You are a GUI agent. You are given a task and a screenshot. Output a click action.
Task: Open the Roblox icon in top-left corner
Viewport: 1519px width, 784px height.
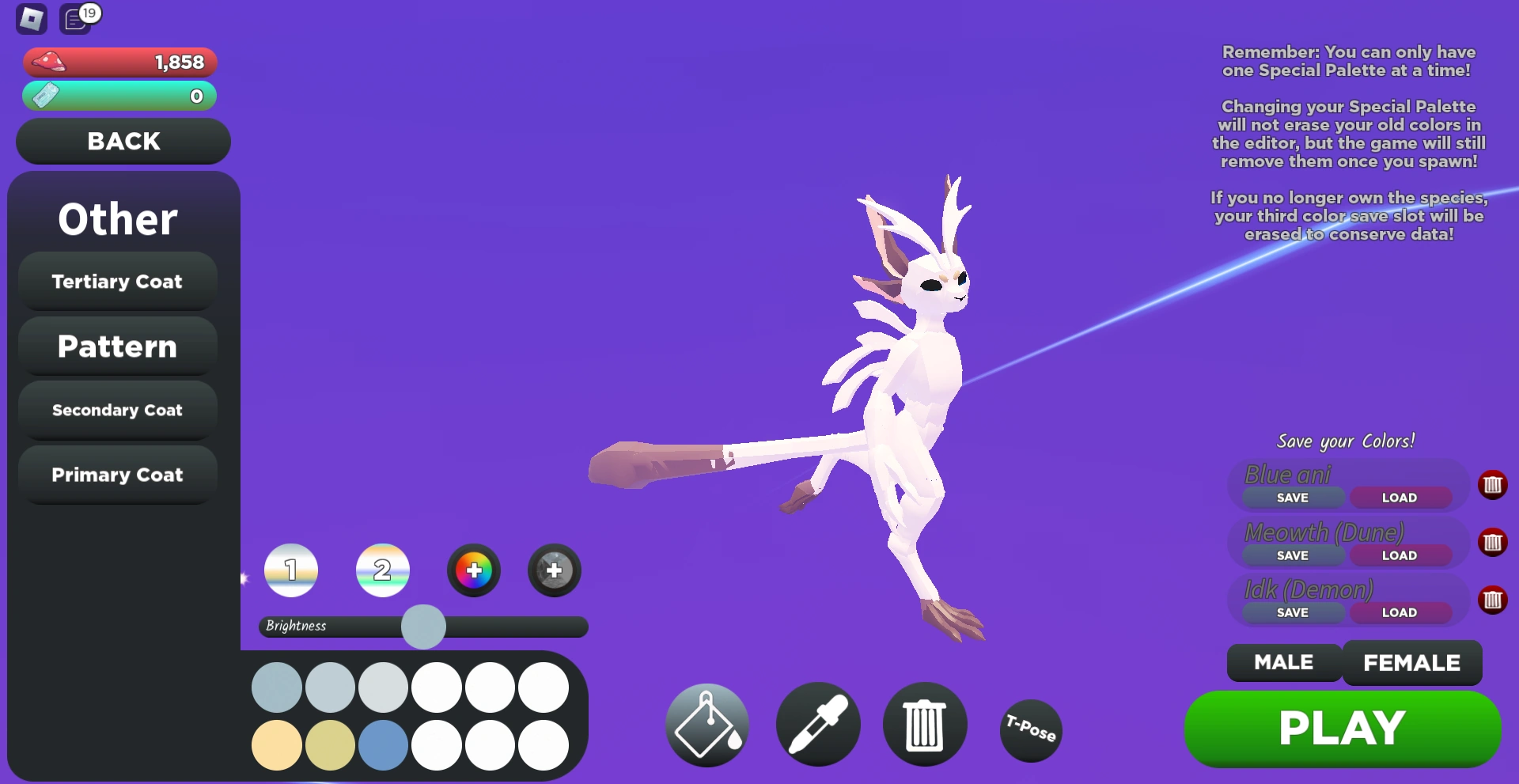pos(32,18)
